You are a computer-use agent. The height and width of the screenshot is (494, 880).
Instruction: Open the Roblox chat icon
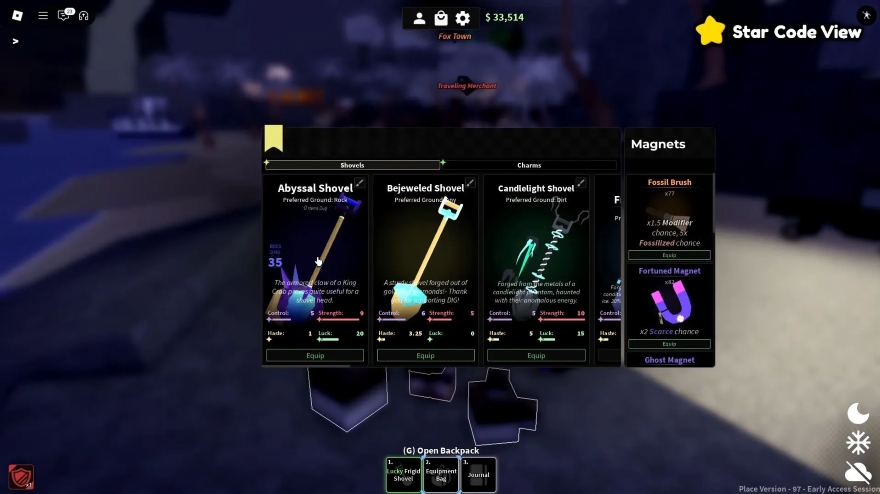click(65, 15)
